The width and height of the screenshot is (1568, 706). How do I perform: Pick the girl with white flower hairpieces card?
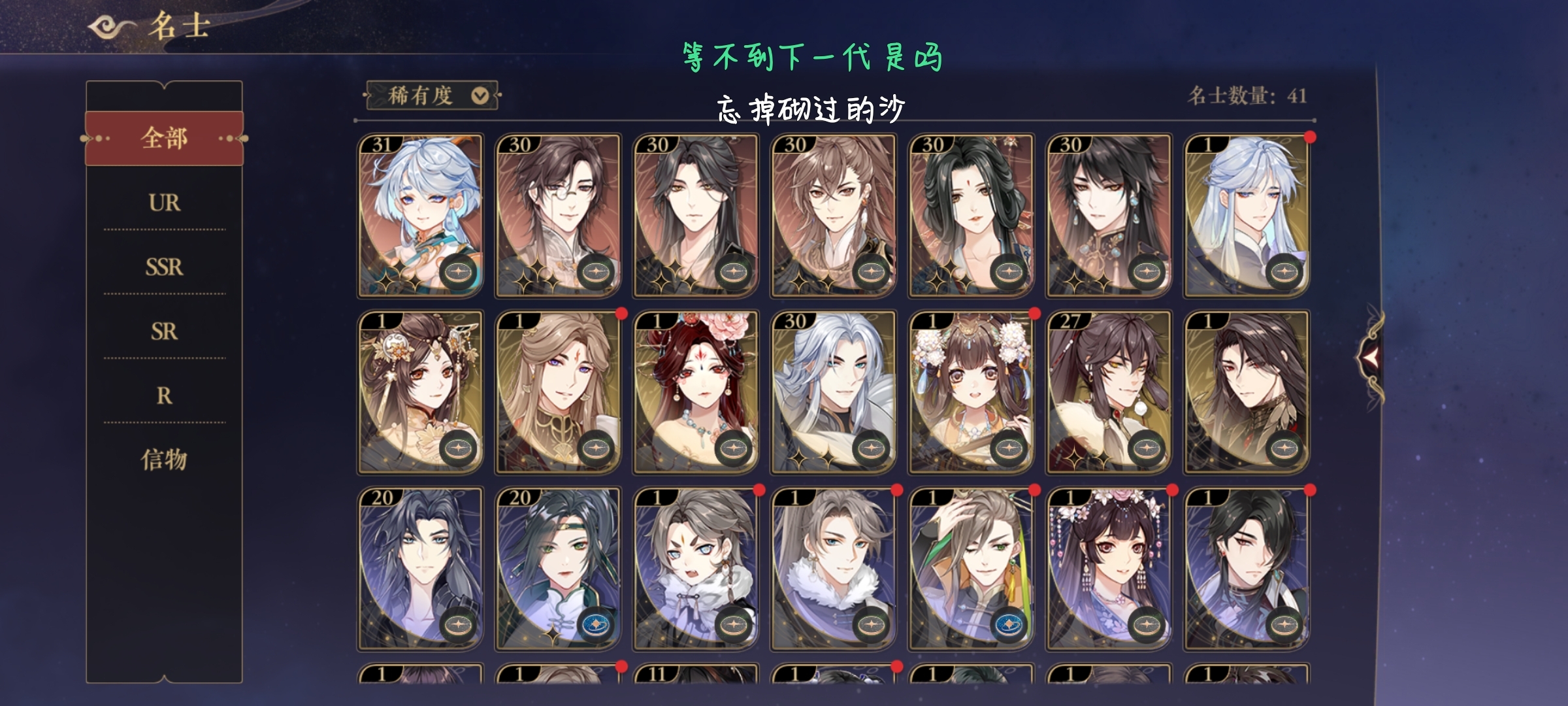[x=971, y=392]
